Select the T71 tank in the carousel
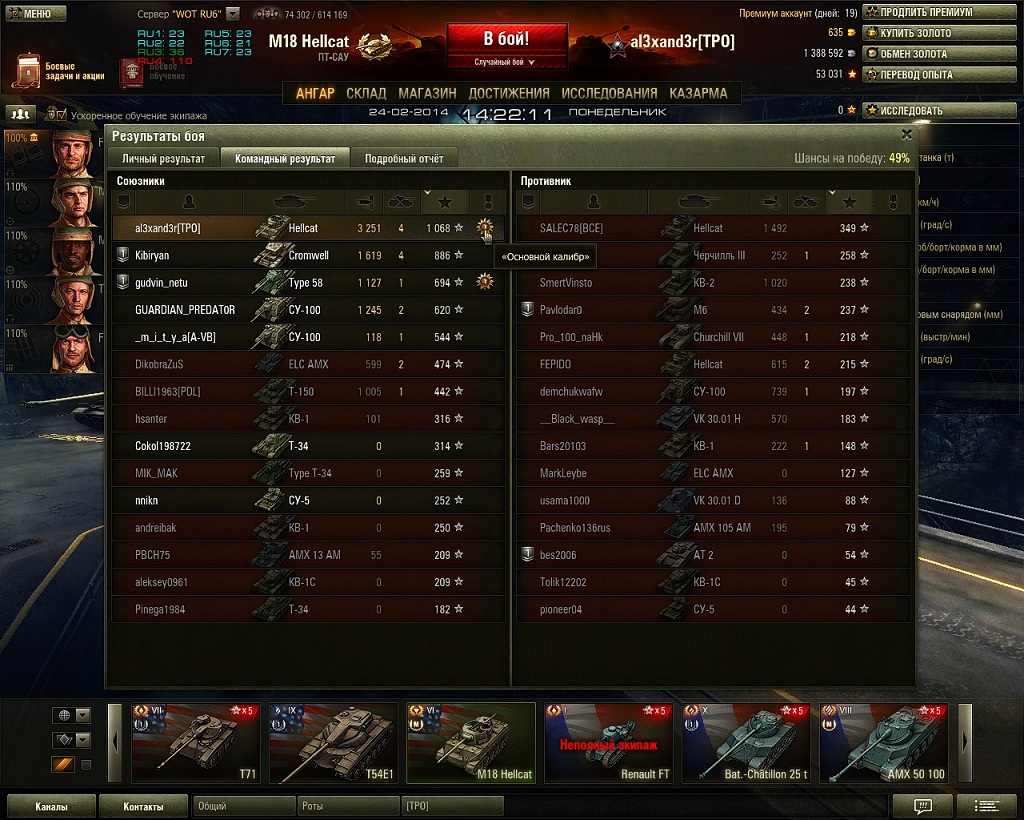Image resolution: width=1024 pixels, height=820 pixels. pos(196,743)
